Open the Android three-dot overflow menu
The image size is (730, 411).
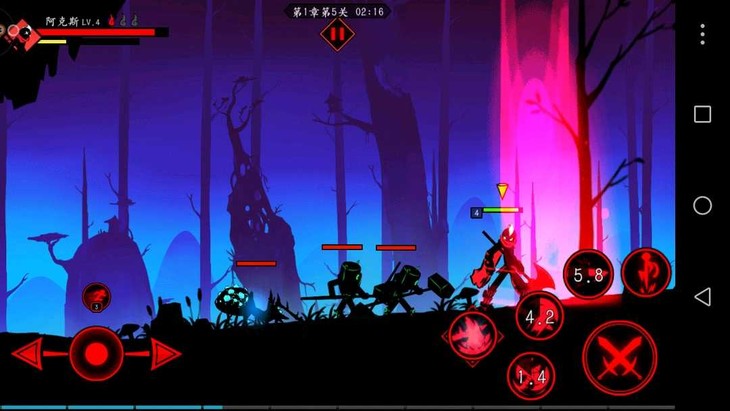[702, 34]
